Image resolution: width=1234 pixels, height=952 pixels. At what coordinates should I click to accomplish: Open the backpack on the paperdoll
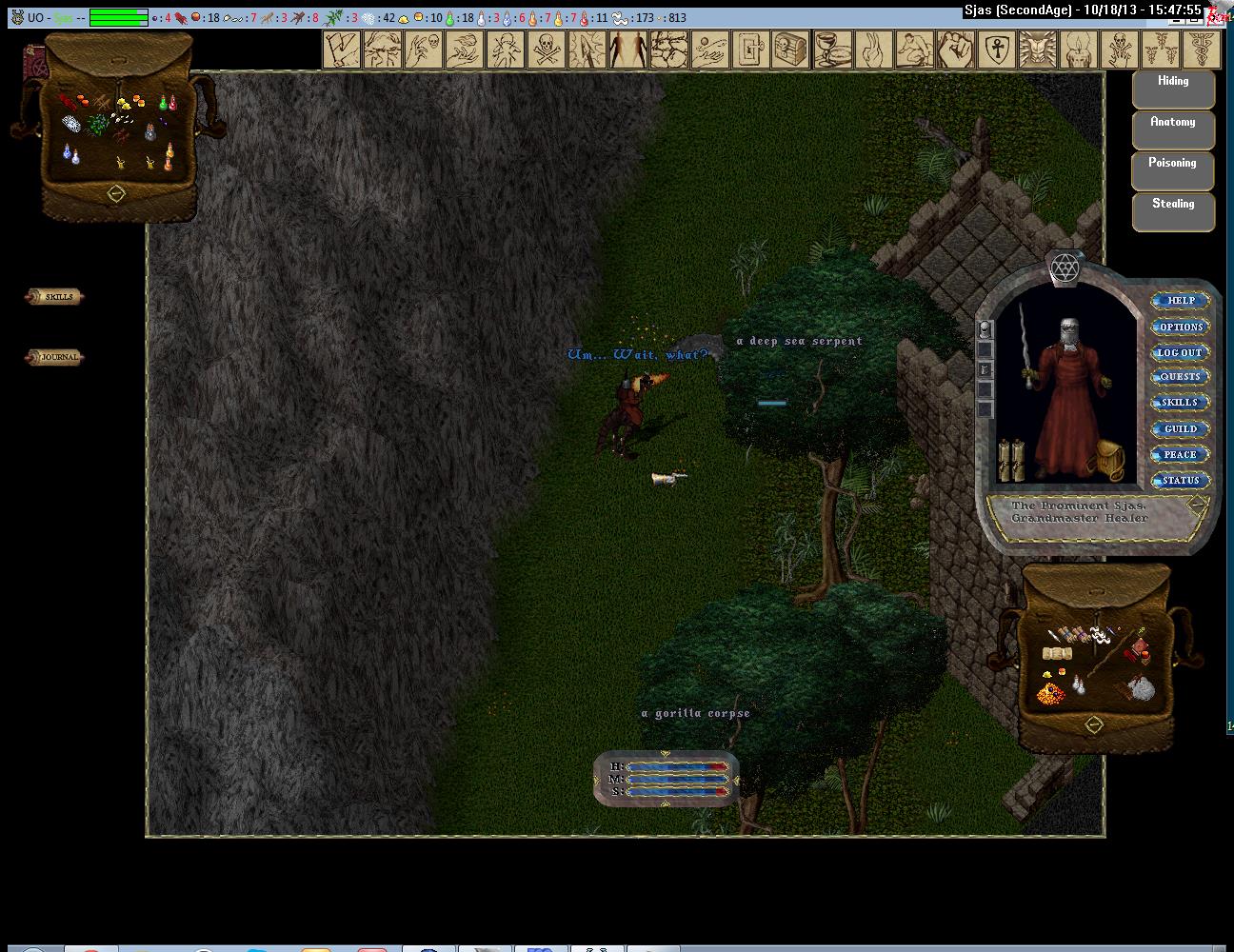tap(1109, 461)
